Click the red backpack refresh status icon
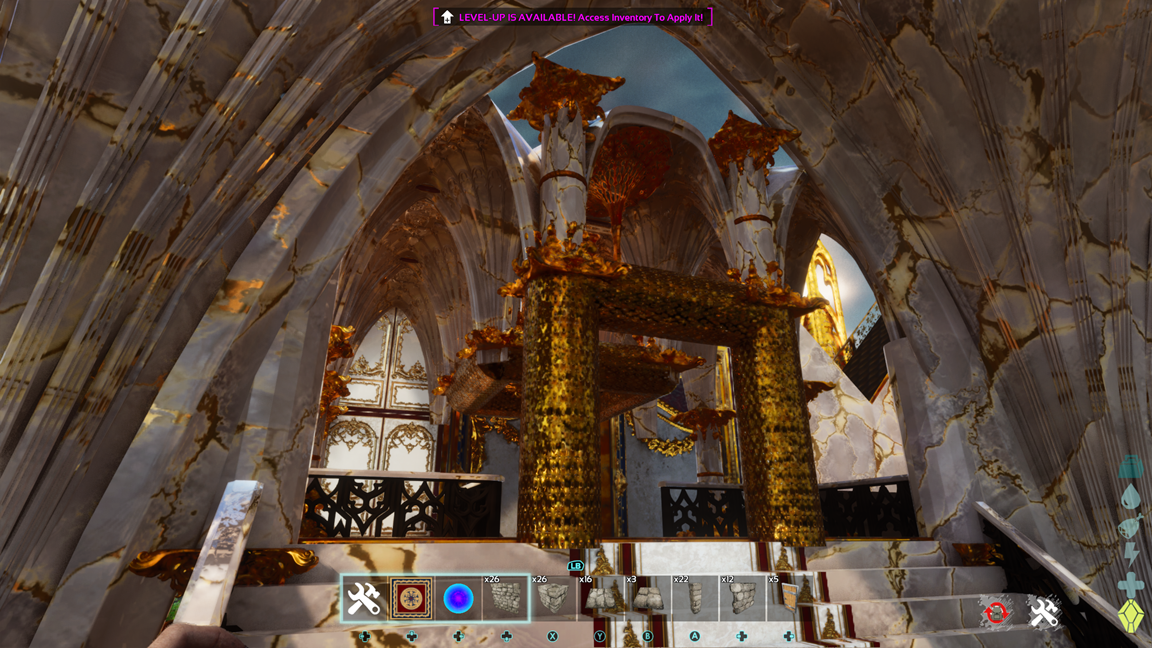 (996, 613)
